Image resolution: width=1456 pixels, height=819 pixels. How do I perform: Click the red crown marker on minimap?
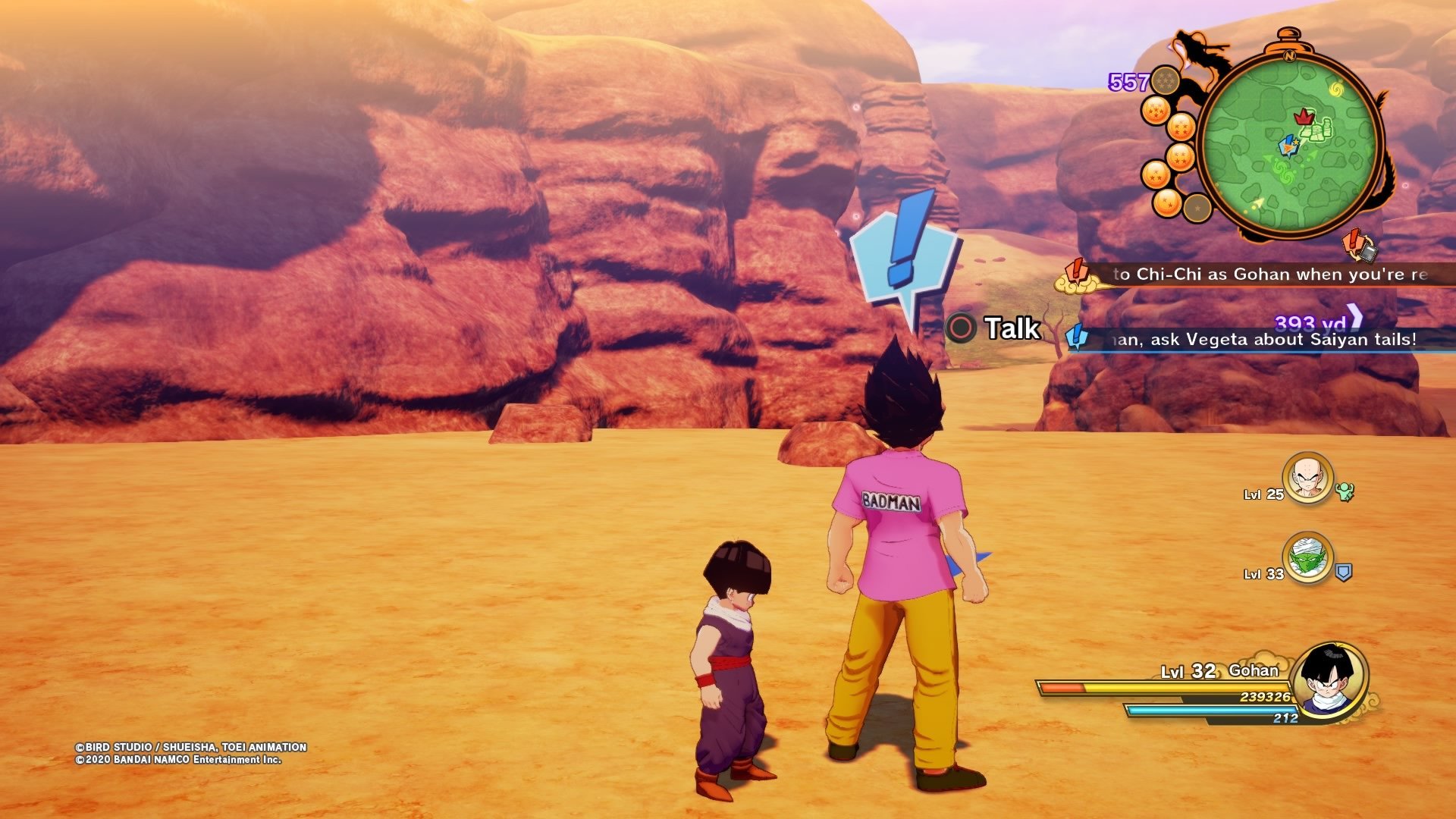point(1303,116)
